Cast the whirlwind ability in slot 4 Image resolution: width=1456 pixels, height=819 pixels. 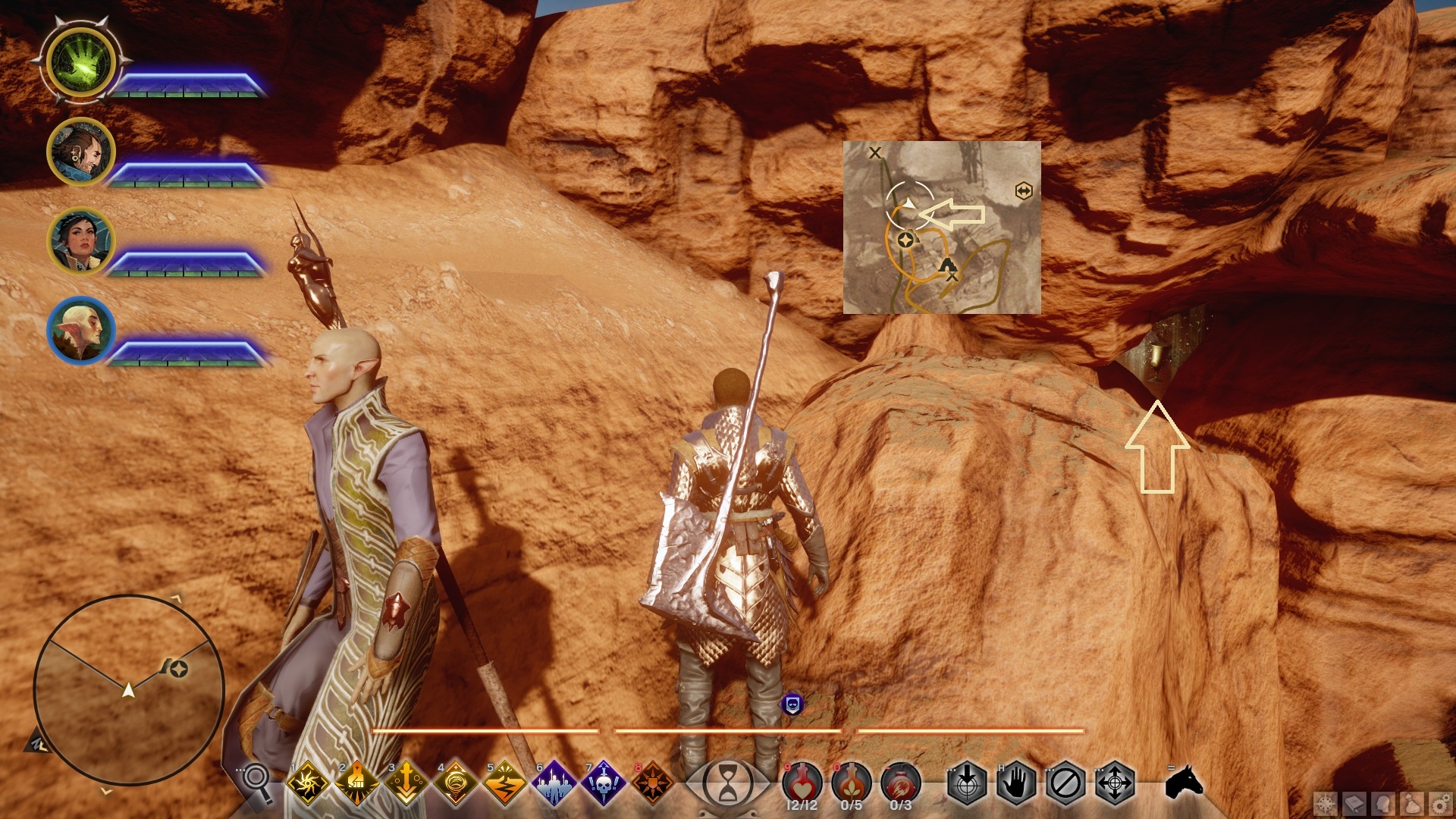click(456, 783)
